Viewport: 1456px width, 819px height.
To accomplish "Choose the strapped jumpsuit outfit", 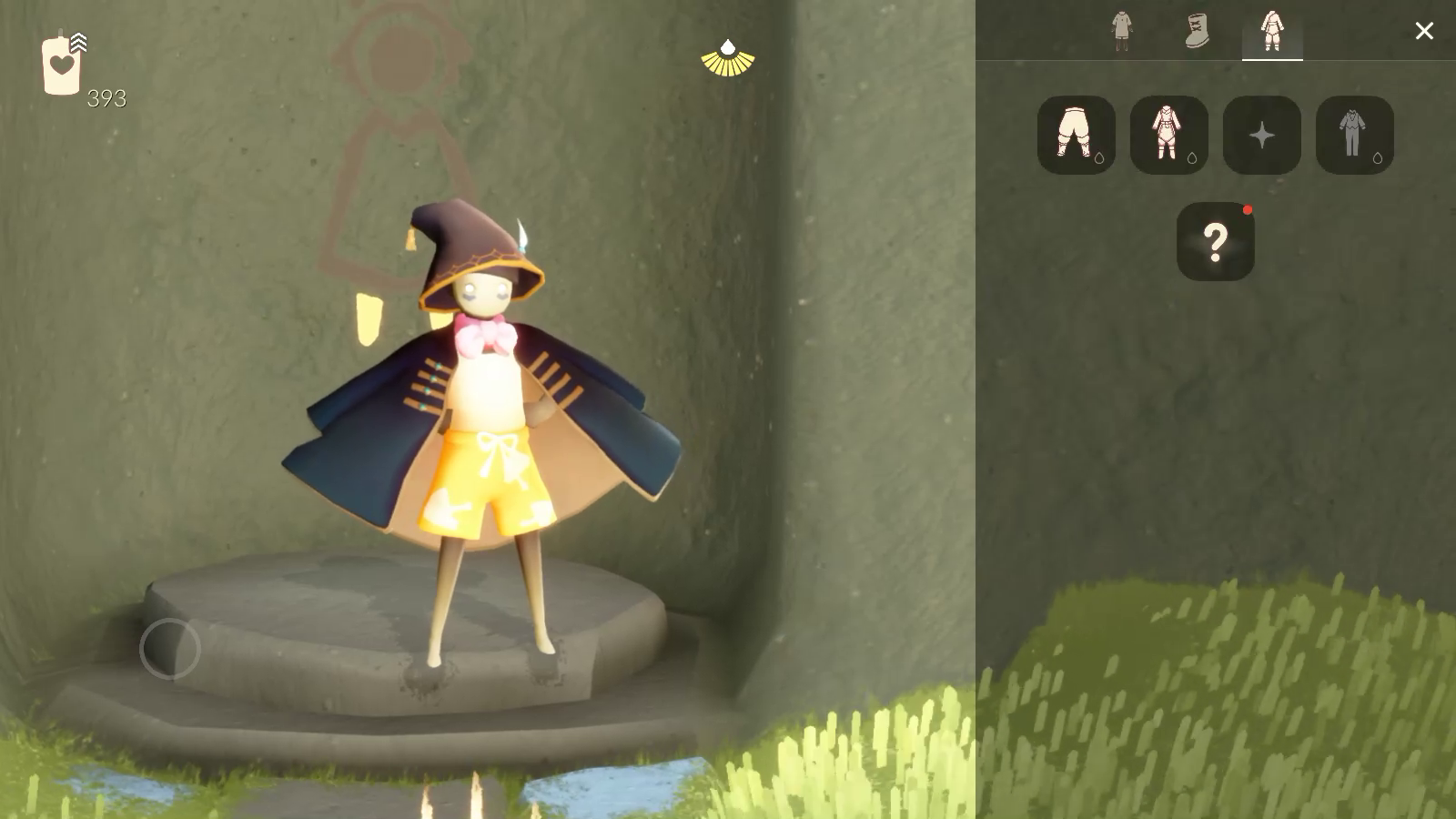I will tap(1168, 135).
